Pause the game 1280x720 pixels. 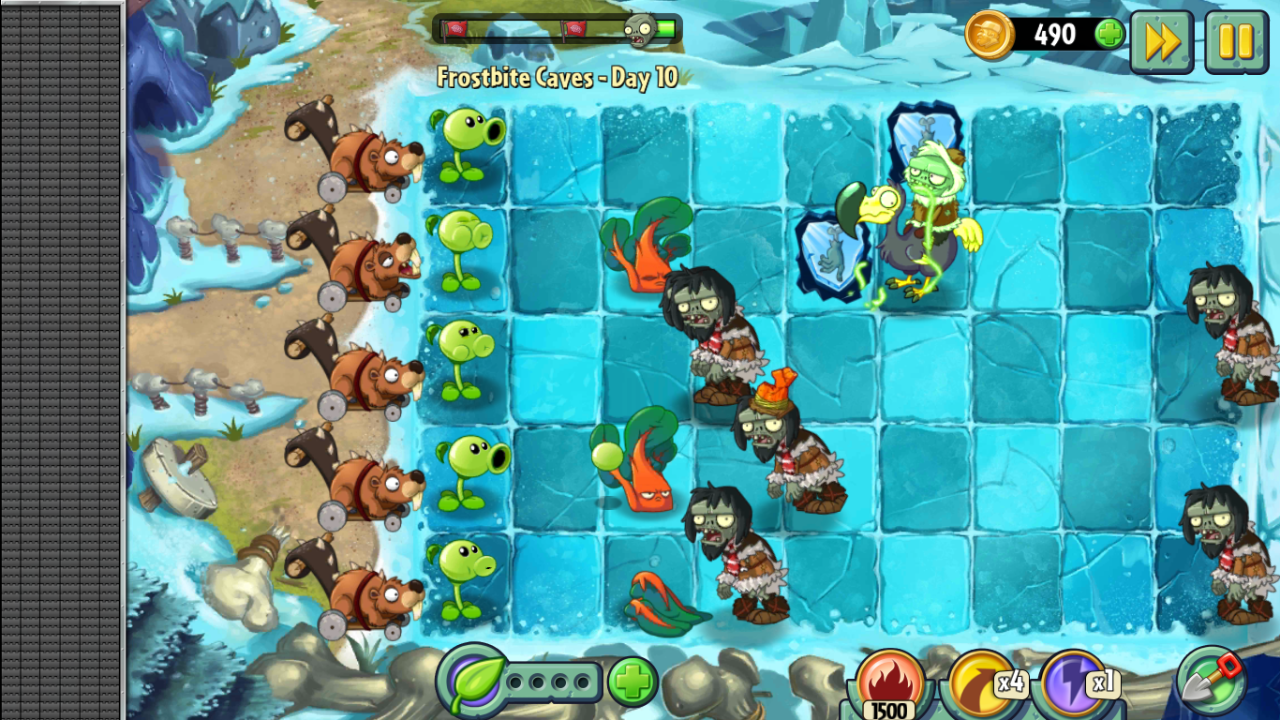[x=1236, y=41]
